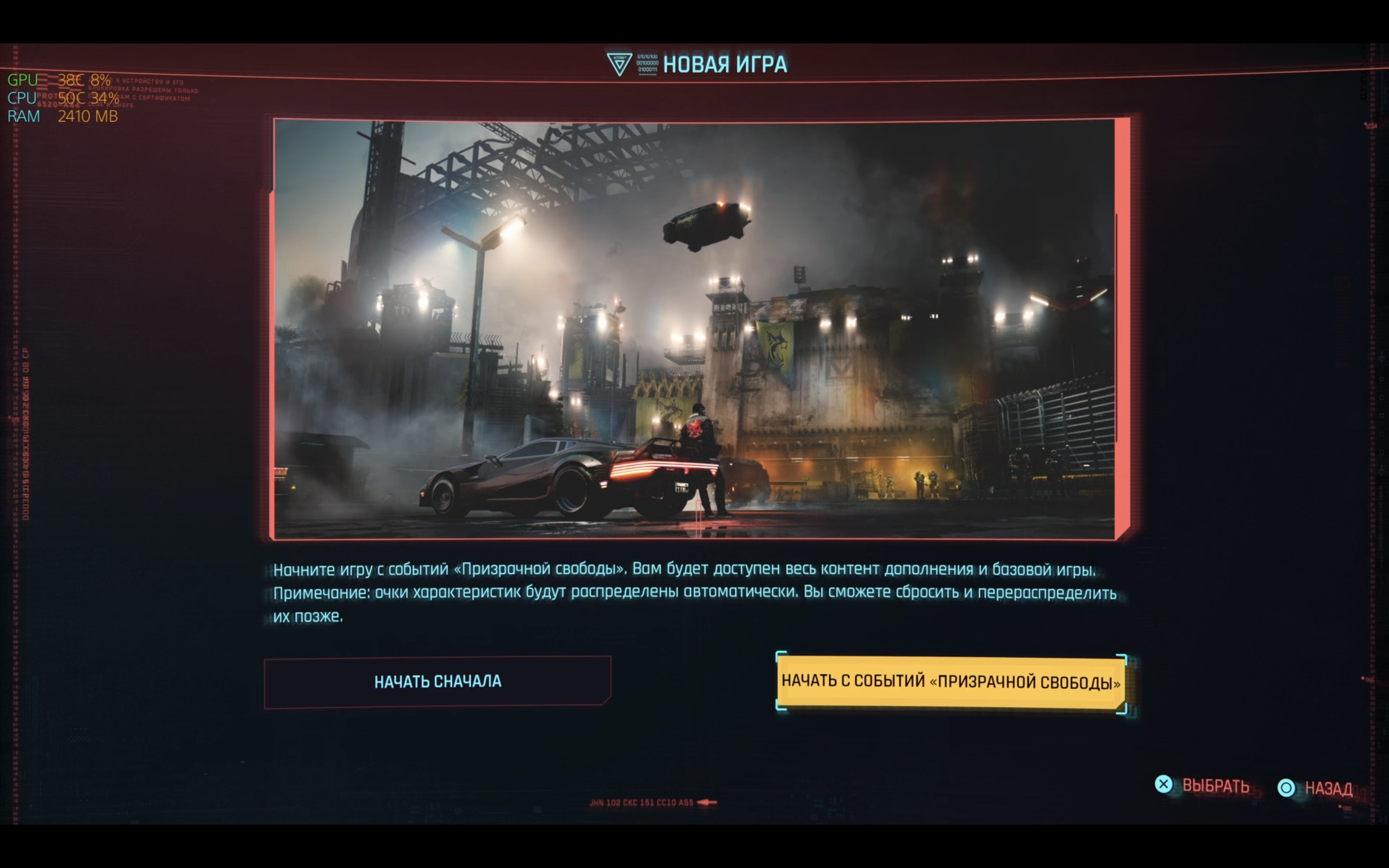
Task: Select the НАЧАТЬ С СОБЫТИЙ «ПРИЗРАЧНОЙ СВОБОДЫ» option
Action: 952,682
